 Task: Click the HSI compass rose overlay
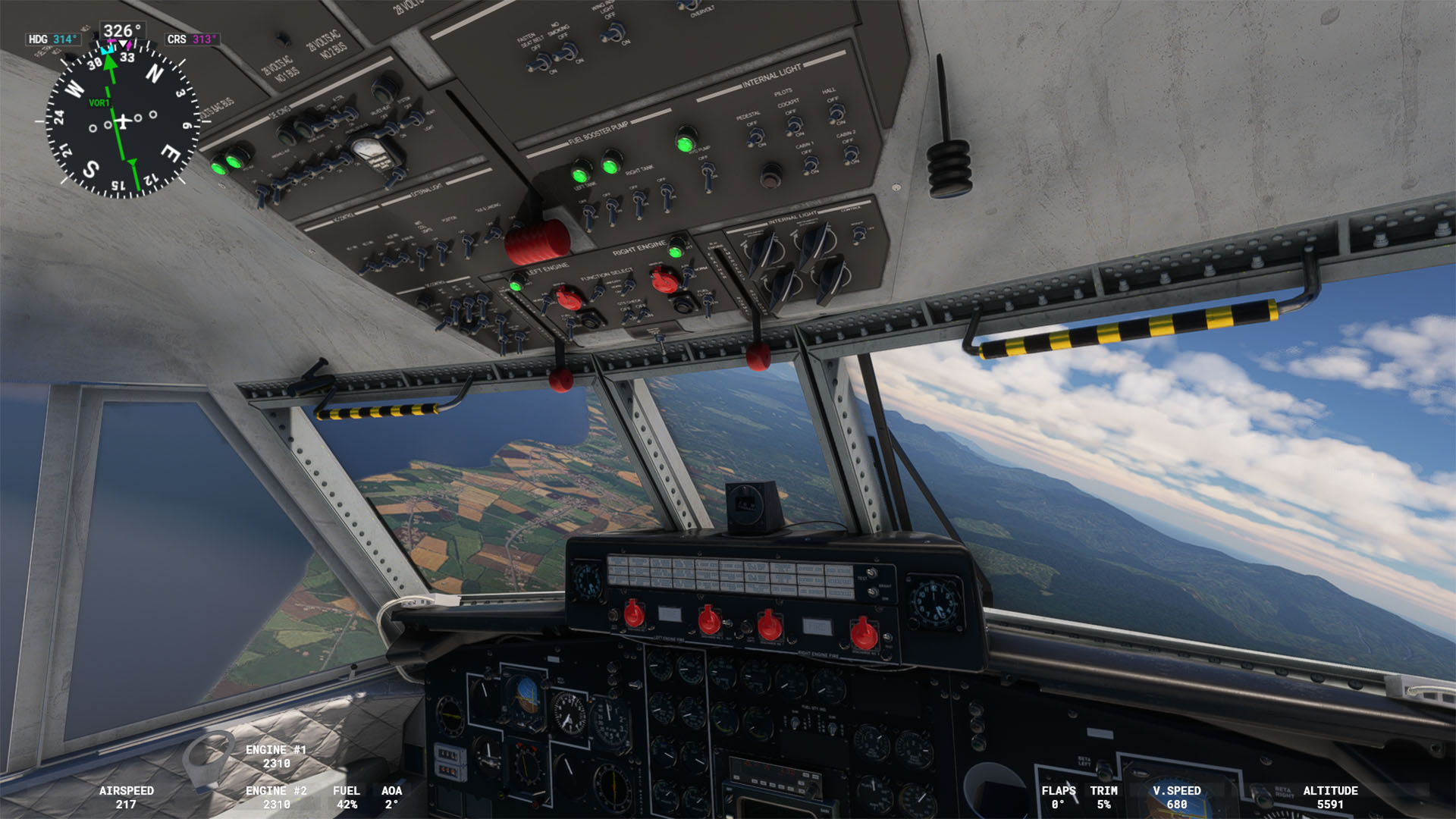coord(121,120)
